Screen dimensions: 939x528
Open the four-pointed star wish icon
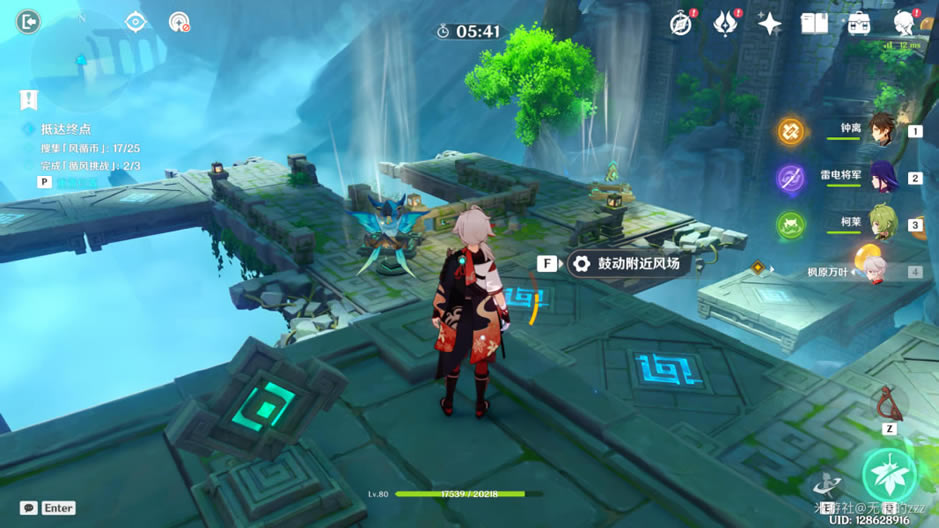[769, 23]
